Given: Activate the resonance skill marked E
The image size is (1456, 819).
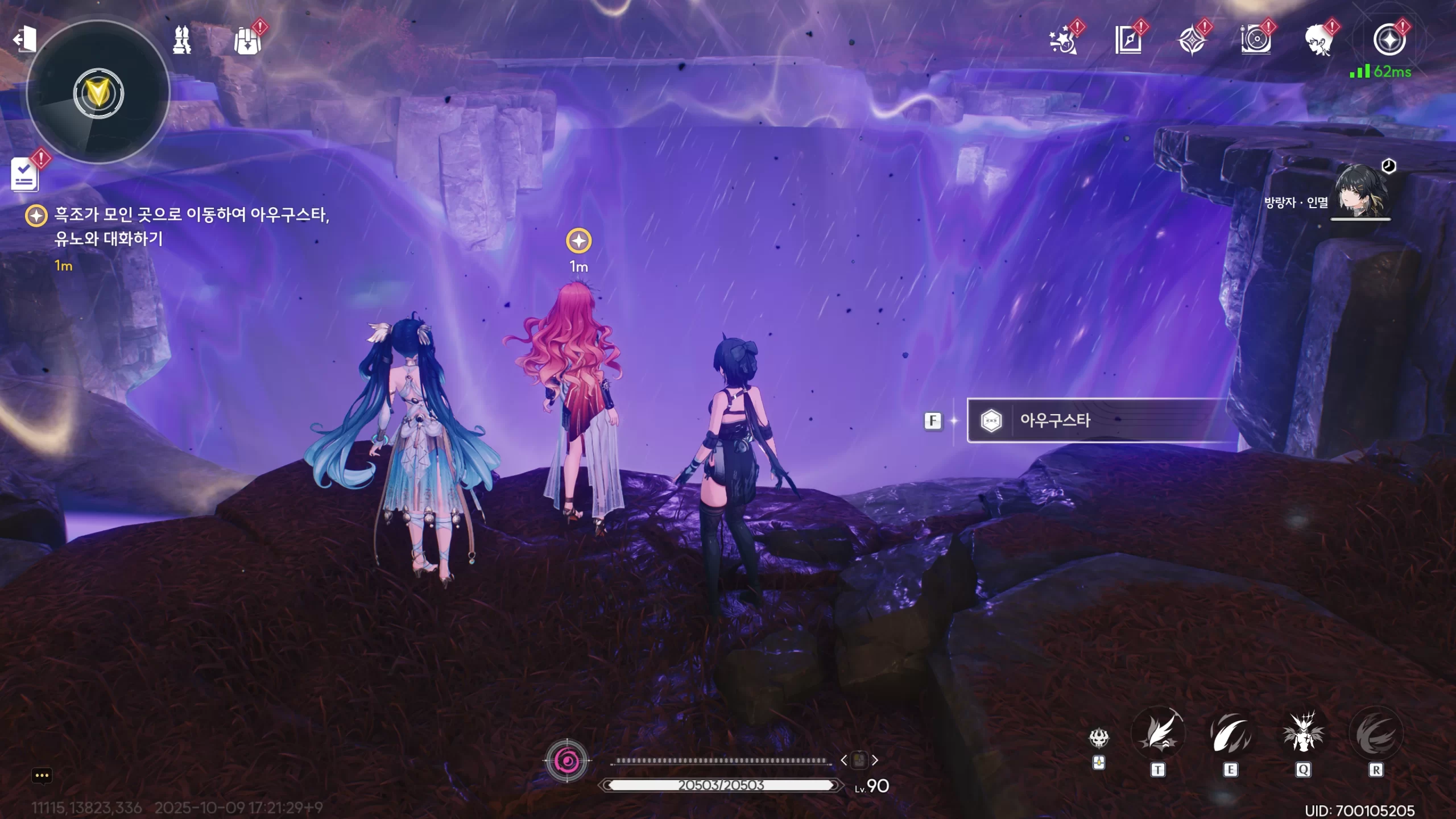Looking at the screenshot, I should point(1230,734).
